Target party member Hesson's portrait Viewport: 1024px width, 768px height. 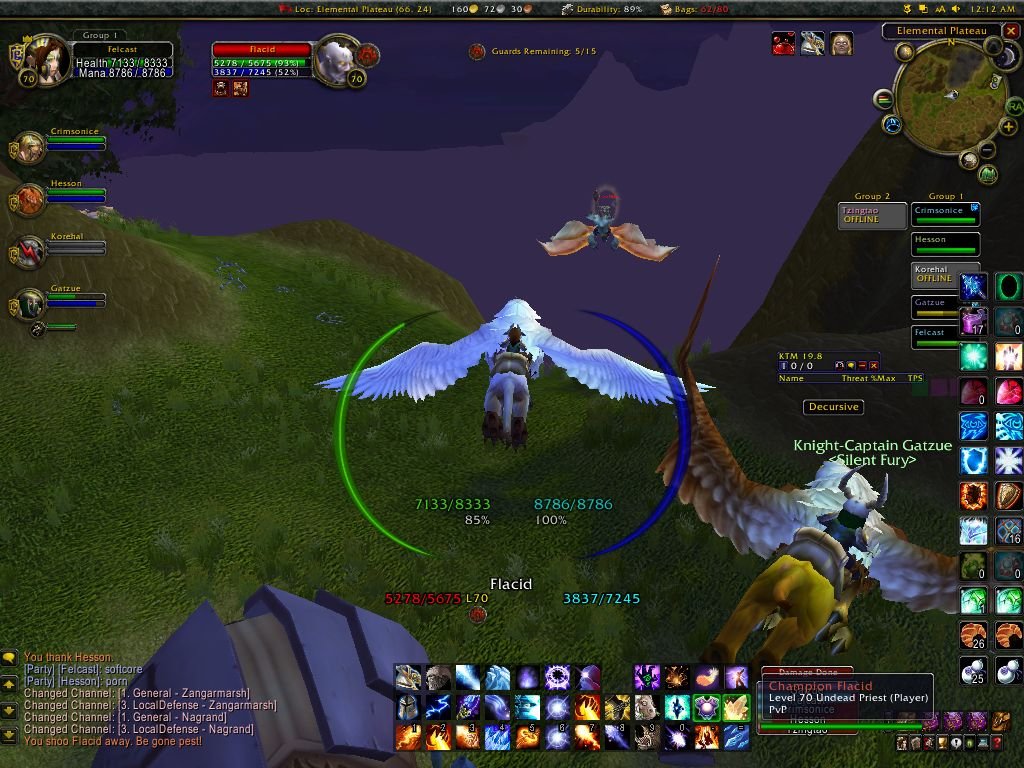pos(27,200)
